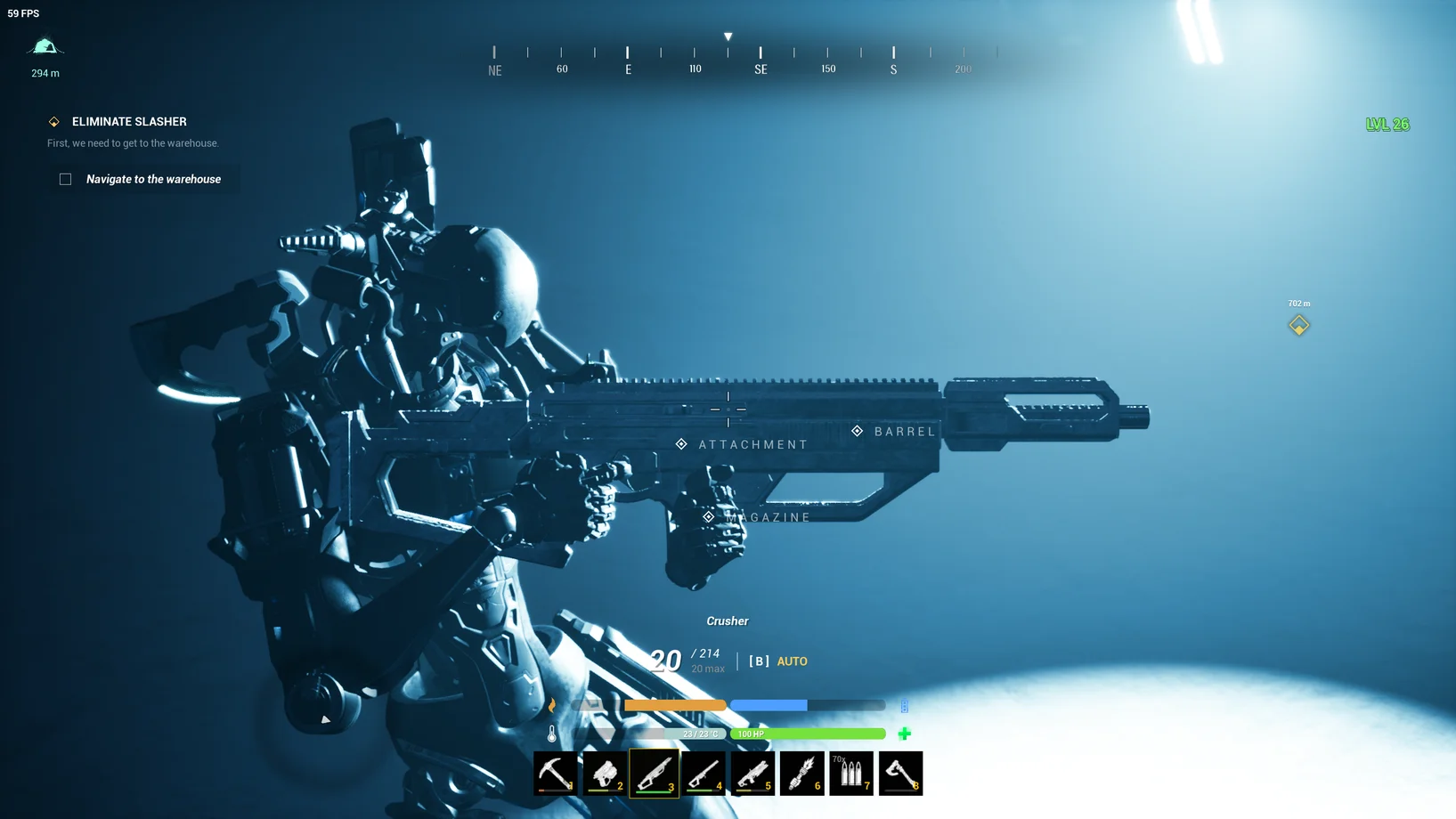Equip the pistol in hotbar slot 2
The width and height of the screenshot is (1456, 819).
[x=605, y=773]
